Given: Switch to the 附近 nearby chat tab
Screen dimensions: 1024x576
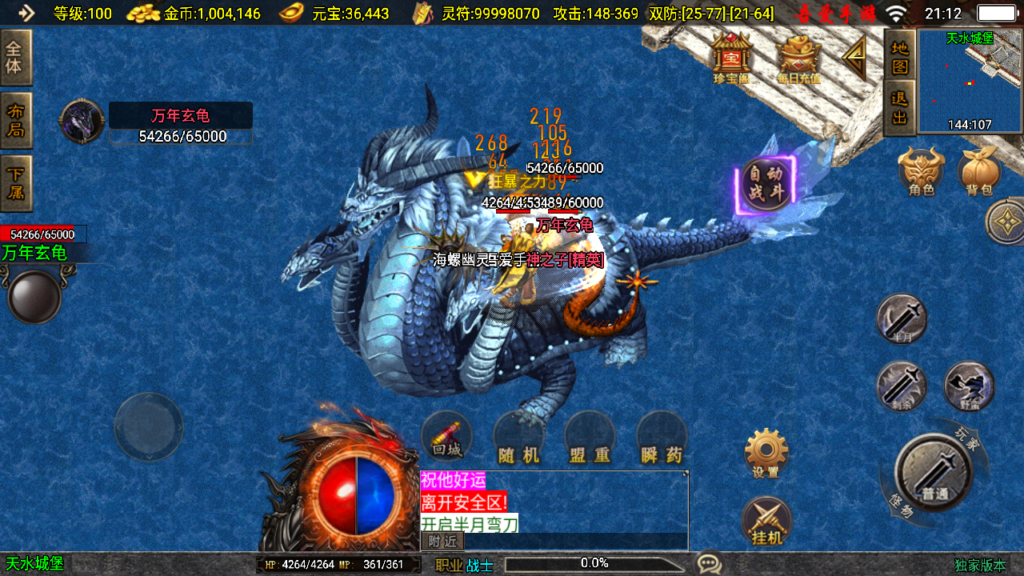Looking at the screenshot, I should coord(442,541).
